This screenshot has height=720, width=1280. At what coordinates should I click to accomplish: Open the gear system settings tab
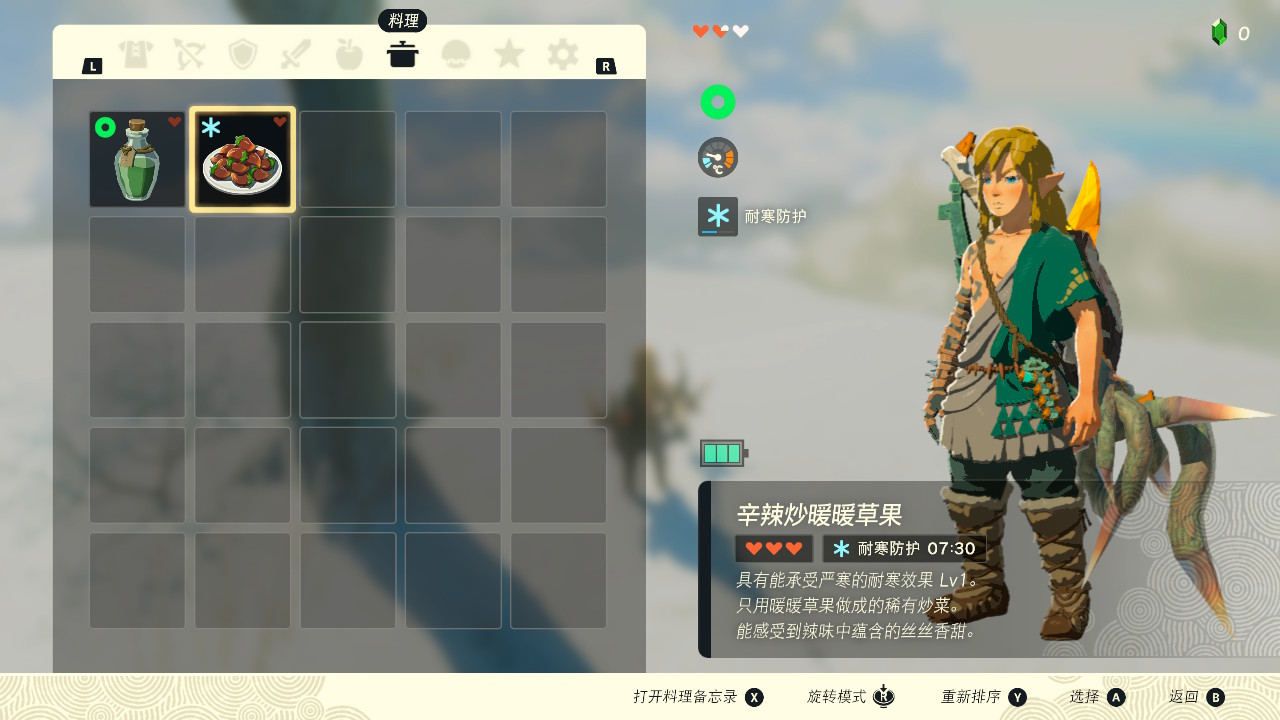562,54
